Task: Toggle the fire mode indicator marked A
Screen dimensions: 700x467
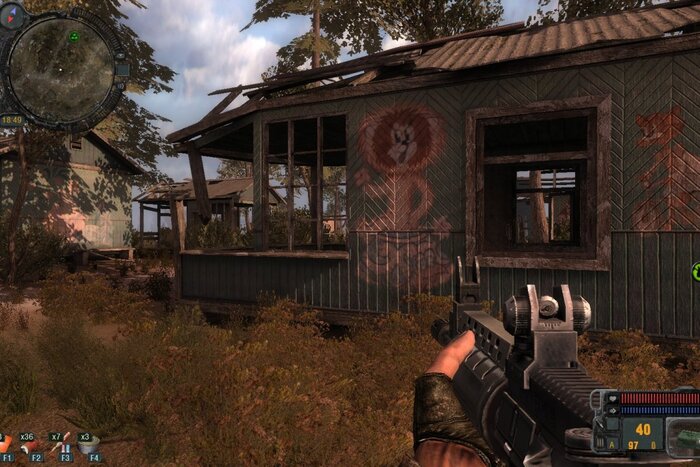Action: pos(612,443)
